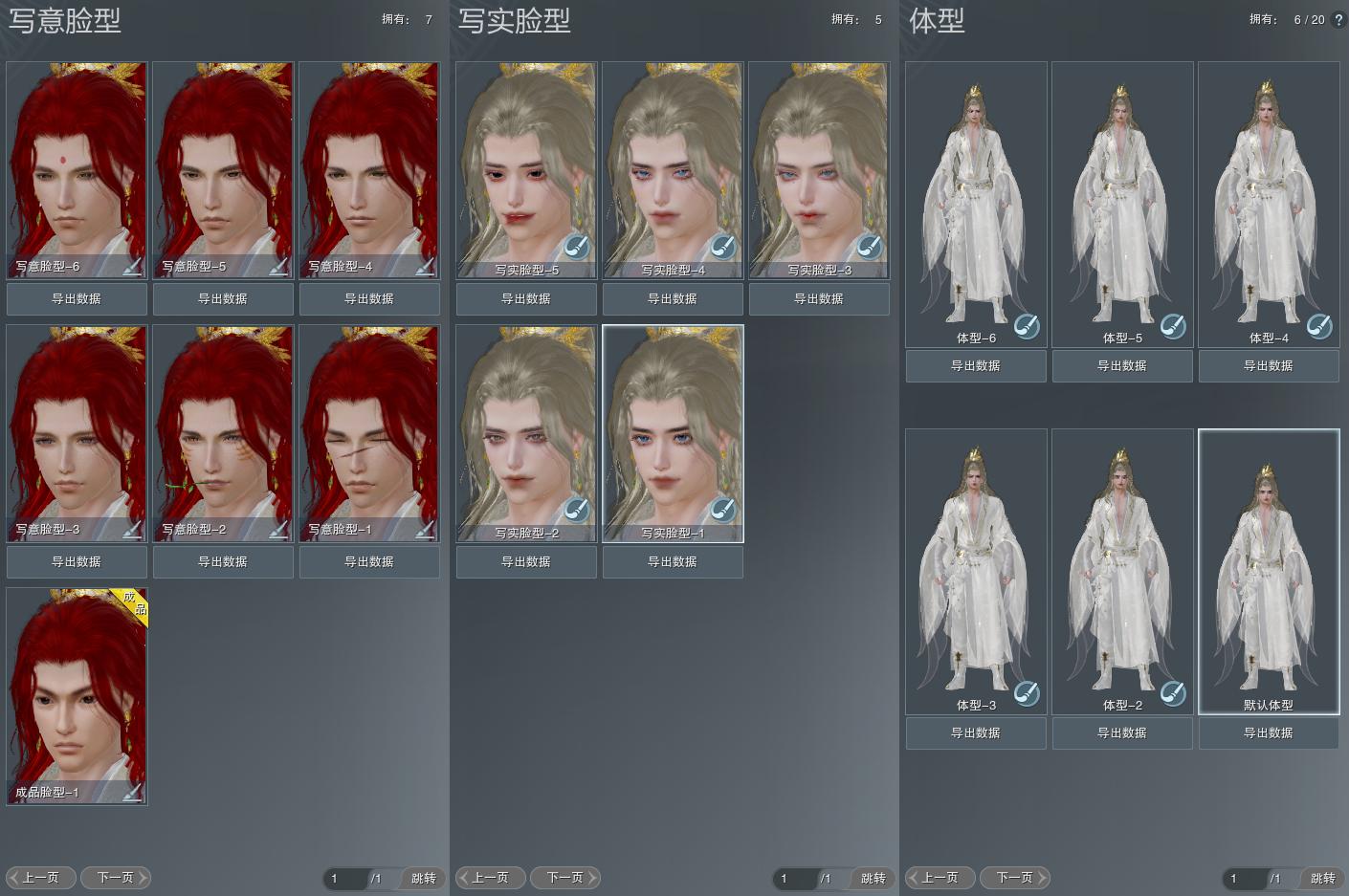1349x896 pixels.
Task: Click 导出数据 below 写意脸型-1
Action: click(x=369, y=562)
